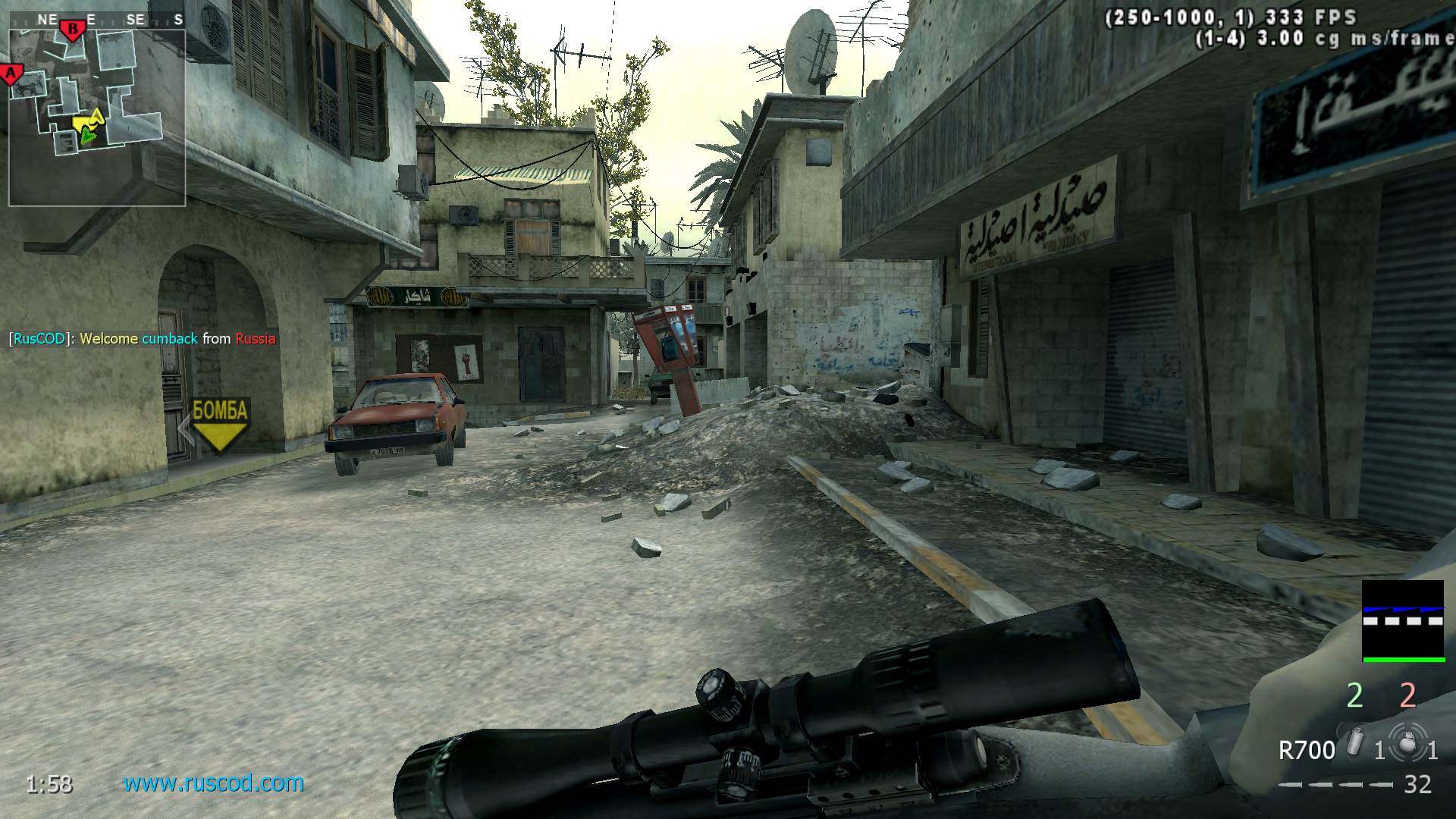
Task: Click the RusCOD welcome chat message
Action: pyautogui.click(x=143, y=339)
